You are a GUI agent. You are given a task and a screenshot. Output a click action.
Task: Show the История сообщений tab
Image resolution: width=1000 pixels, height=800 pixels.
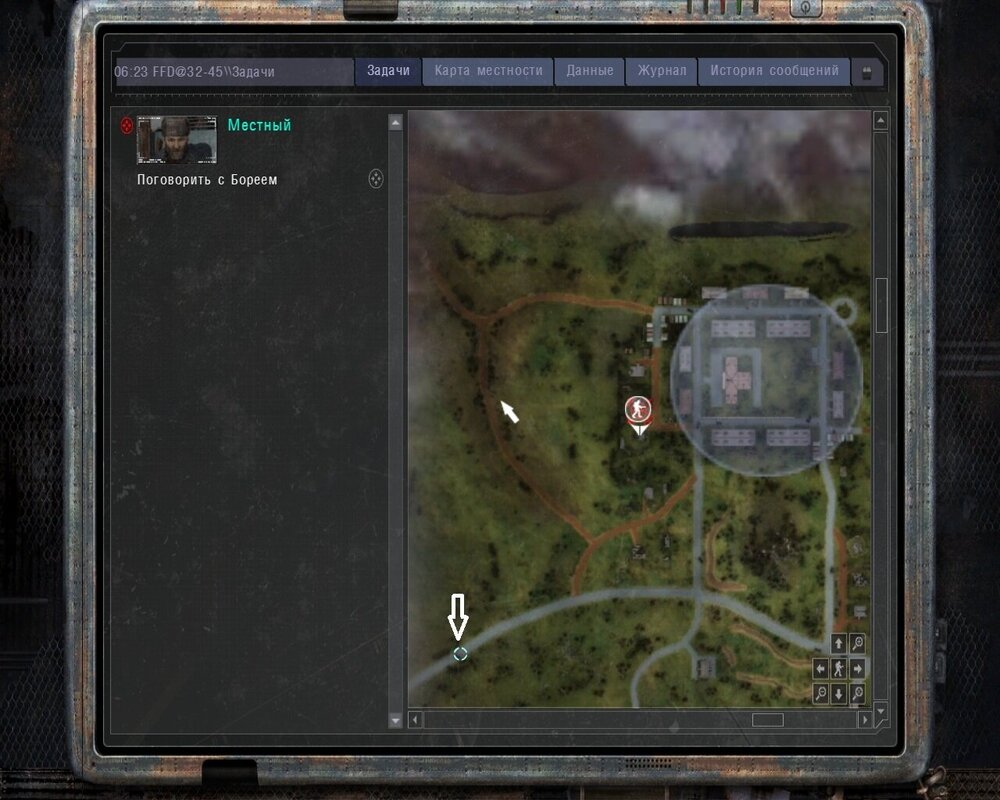(x=774, y=71)
